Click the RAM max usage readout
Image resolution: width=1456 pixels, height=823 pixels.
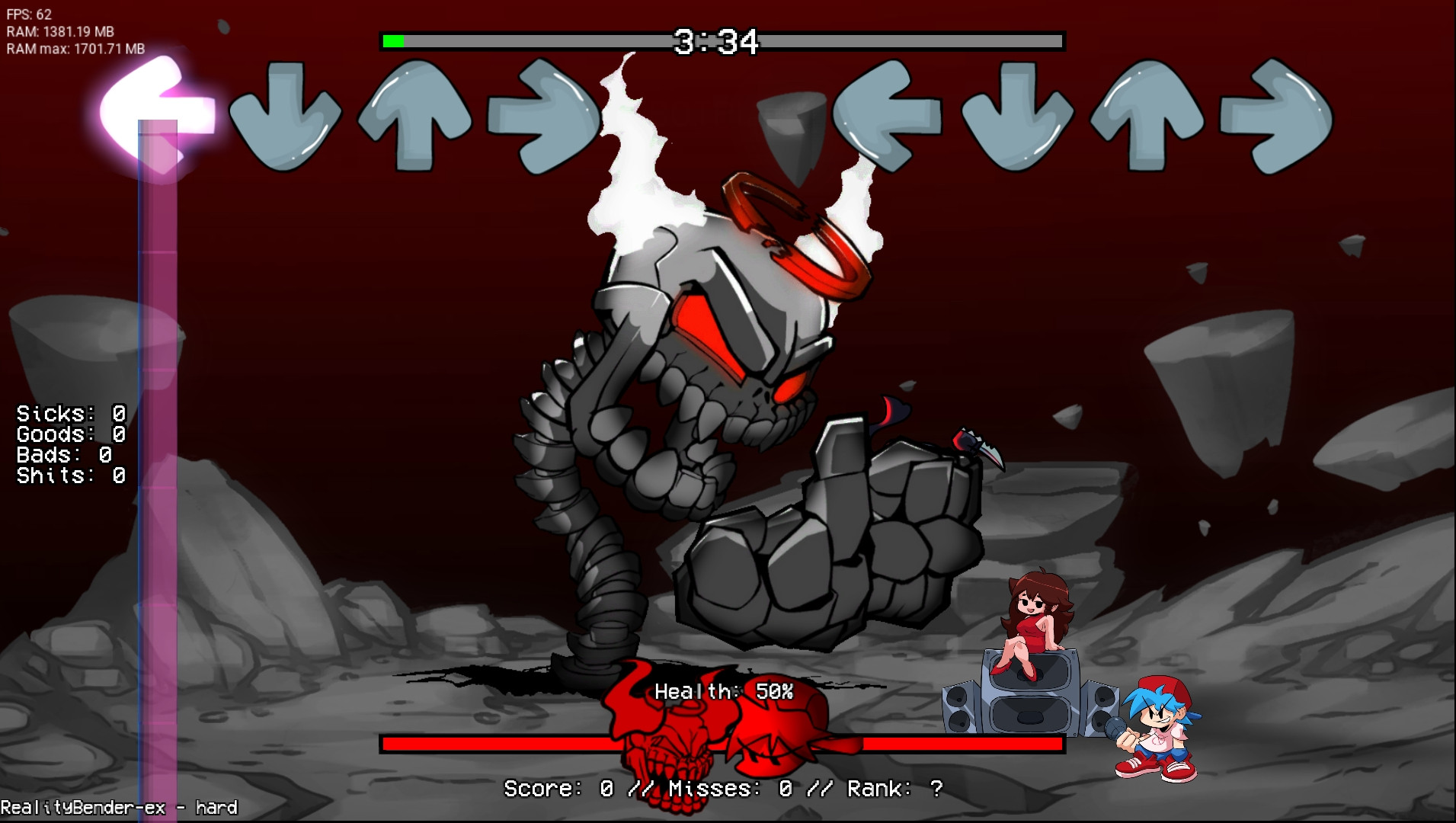tap(76, 48)
